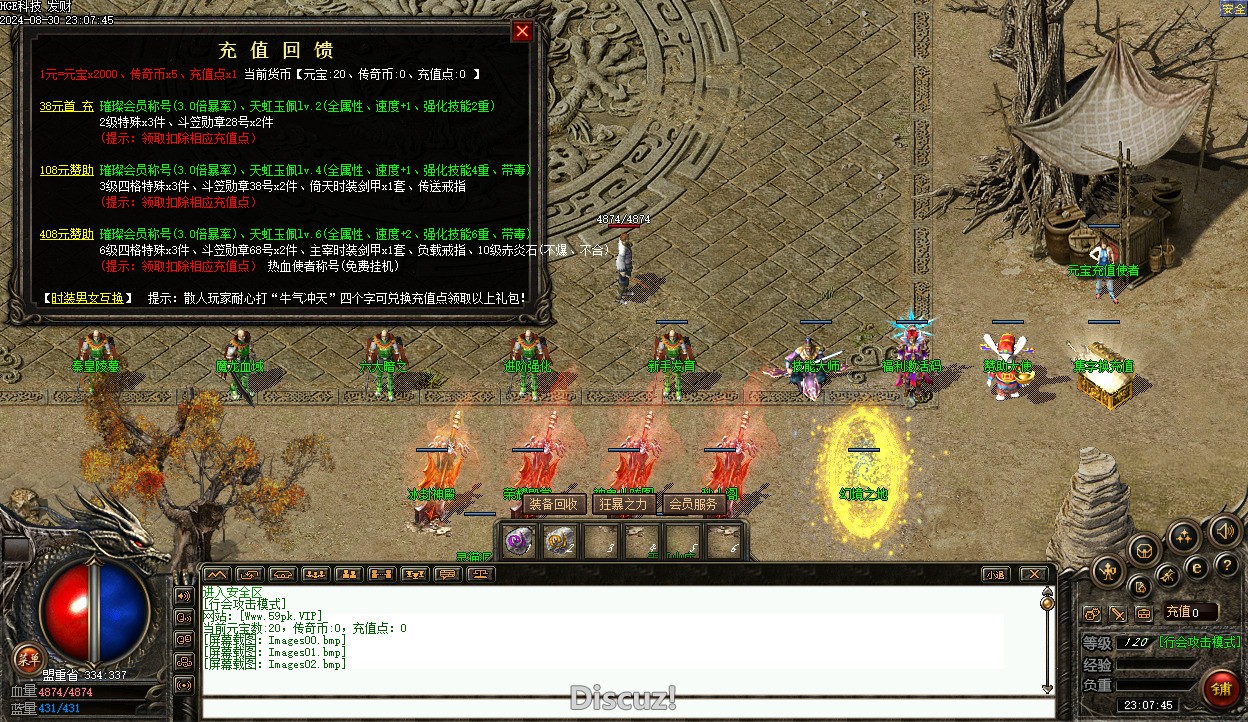Open the 装备回收 equipment recycle button
This screenshot has width=1248, height=722.
pos(553,504)
